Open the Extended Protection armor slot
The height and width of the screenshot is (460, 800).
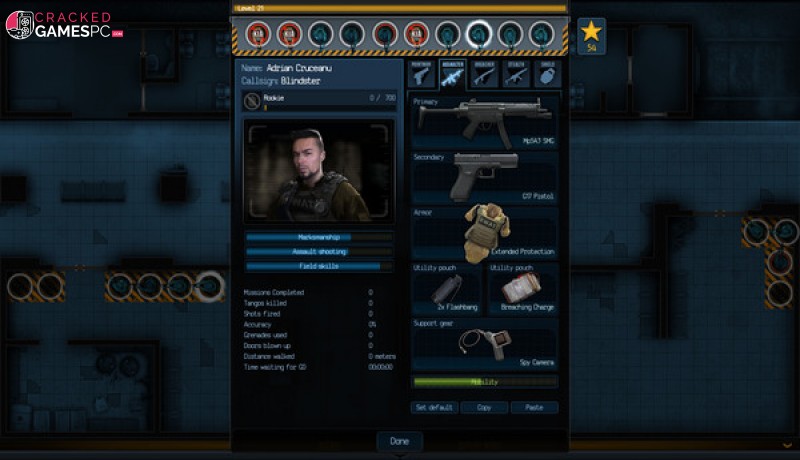[x=485, y=233]
